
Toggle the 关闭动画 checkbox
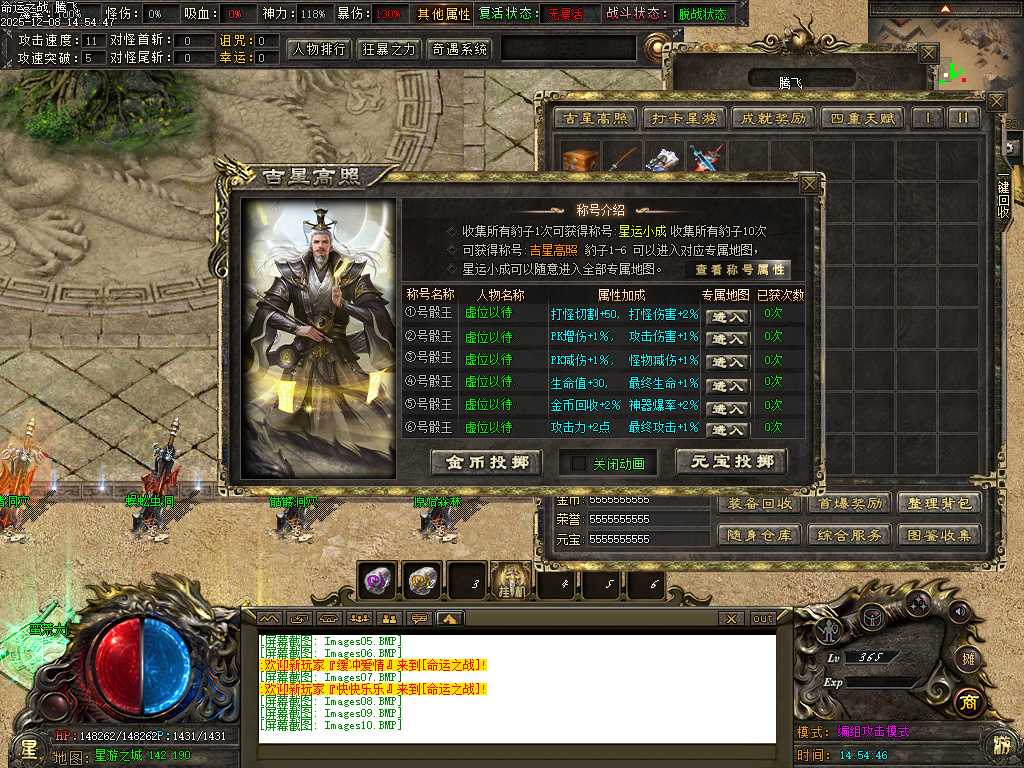tap(578, 464)
